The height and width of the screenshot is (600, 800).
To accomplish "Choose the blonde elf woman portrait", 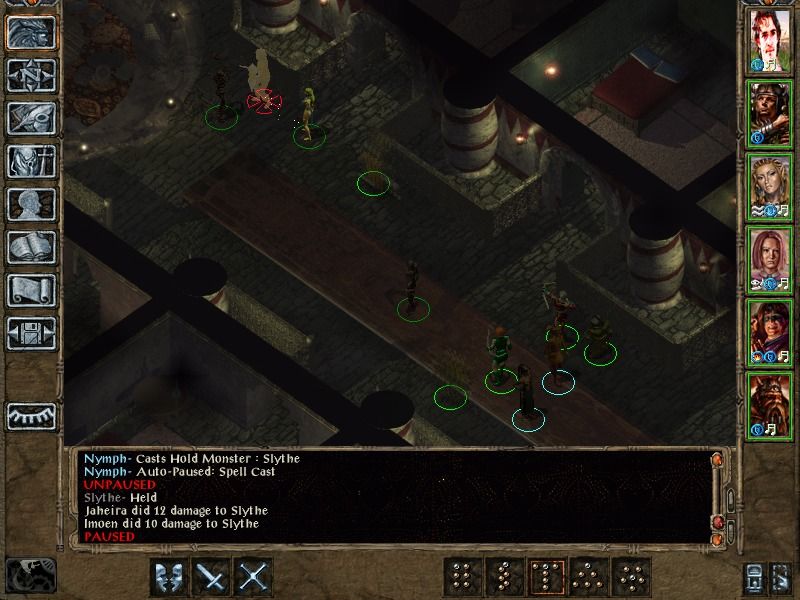I will click(769, 187).
